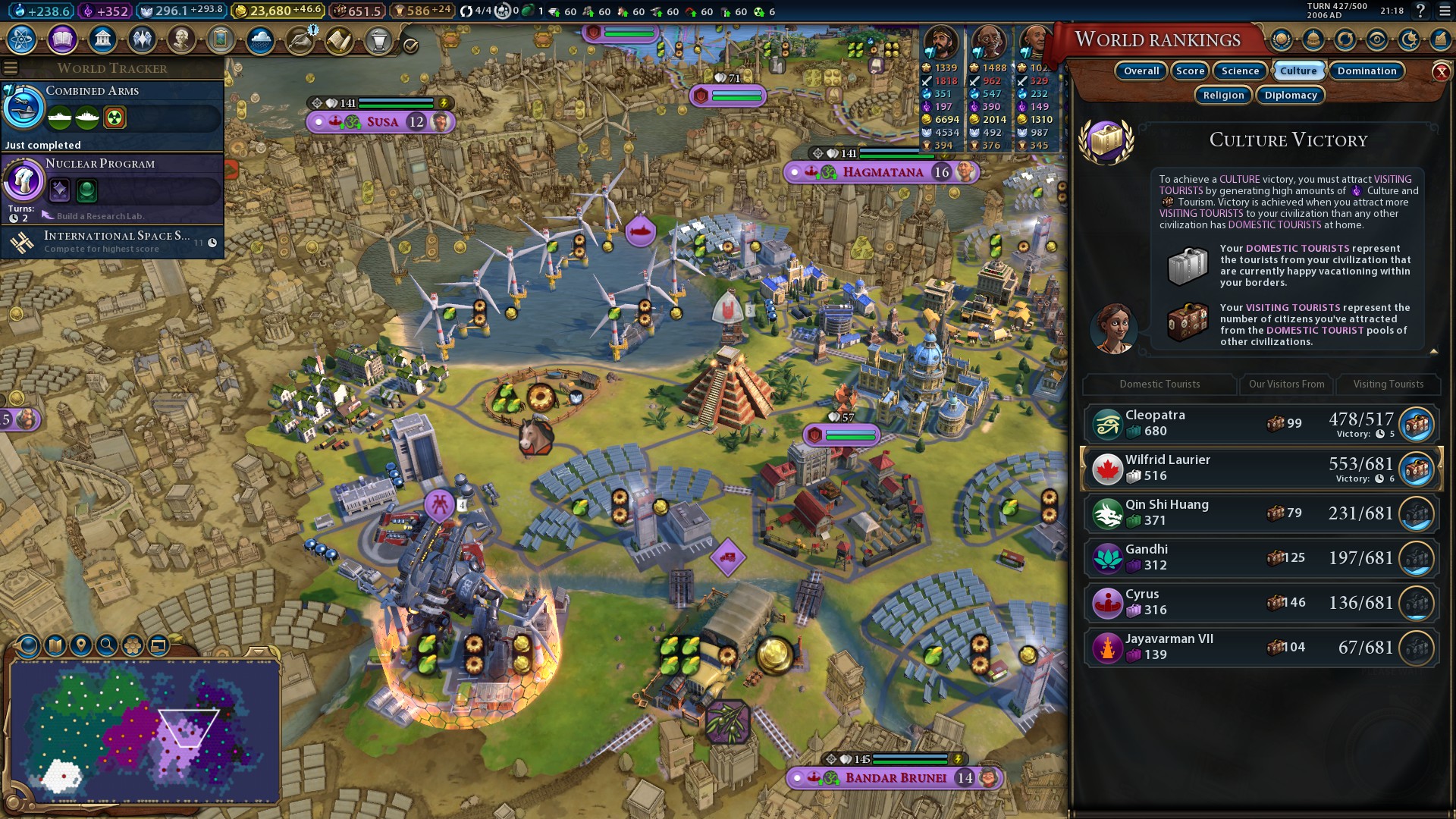Open the Susa city banner

coord(382,122)
